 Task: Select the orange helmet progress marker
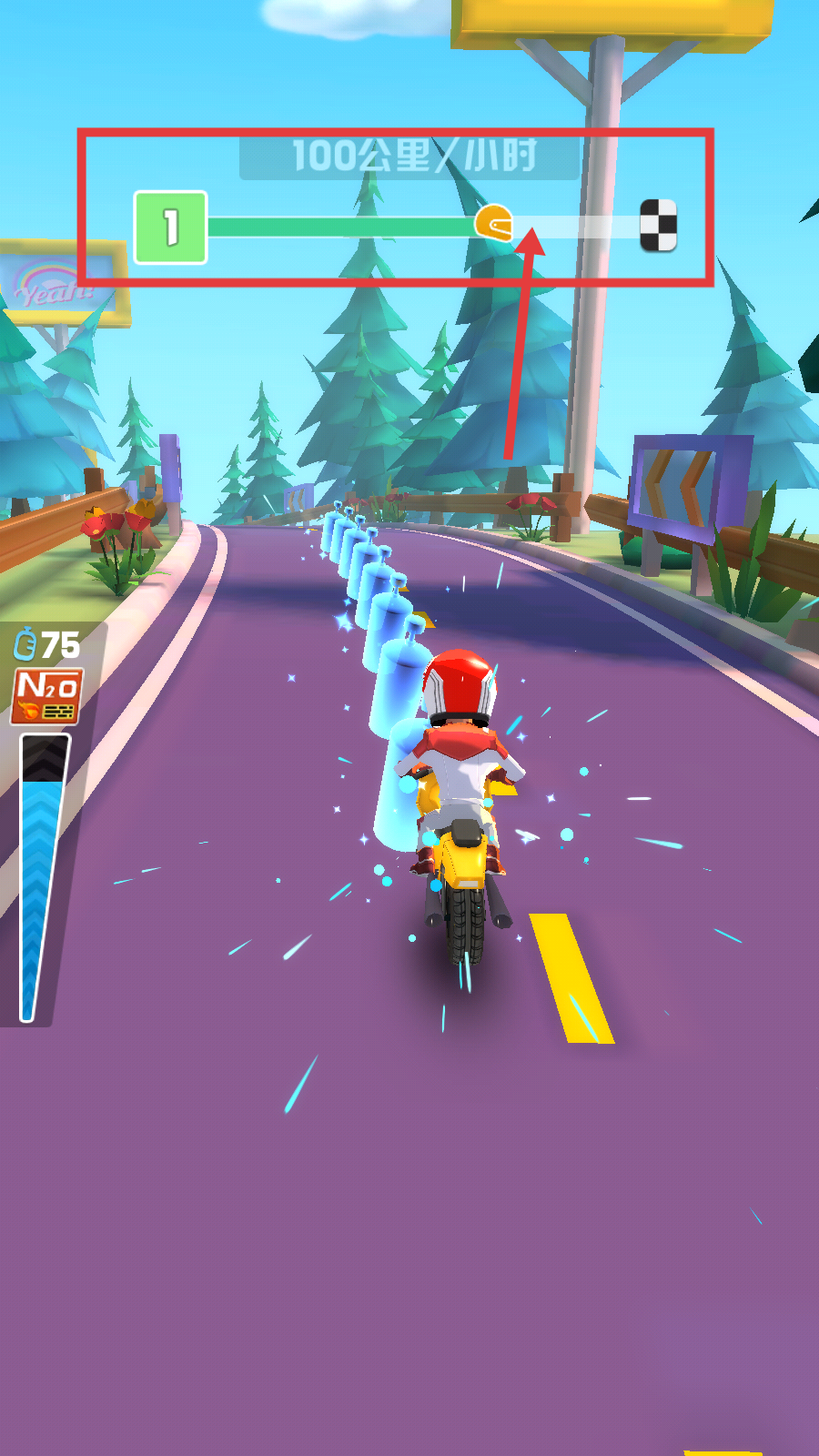[x=494, y=224]
